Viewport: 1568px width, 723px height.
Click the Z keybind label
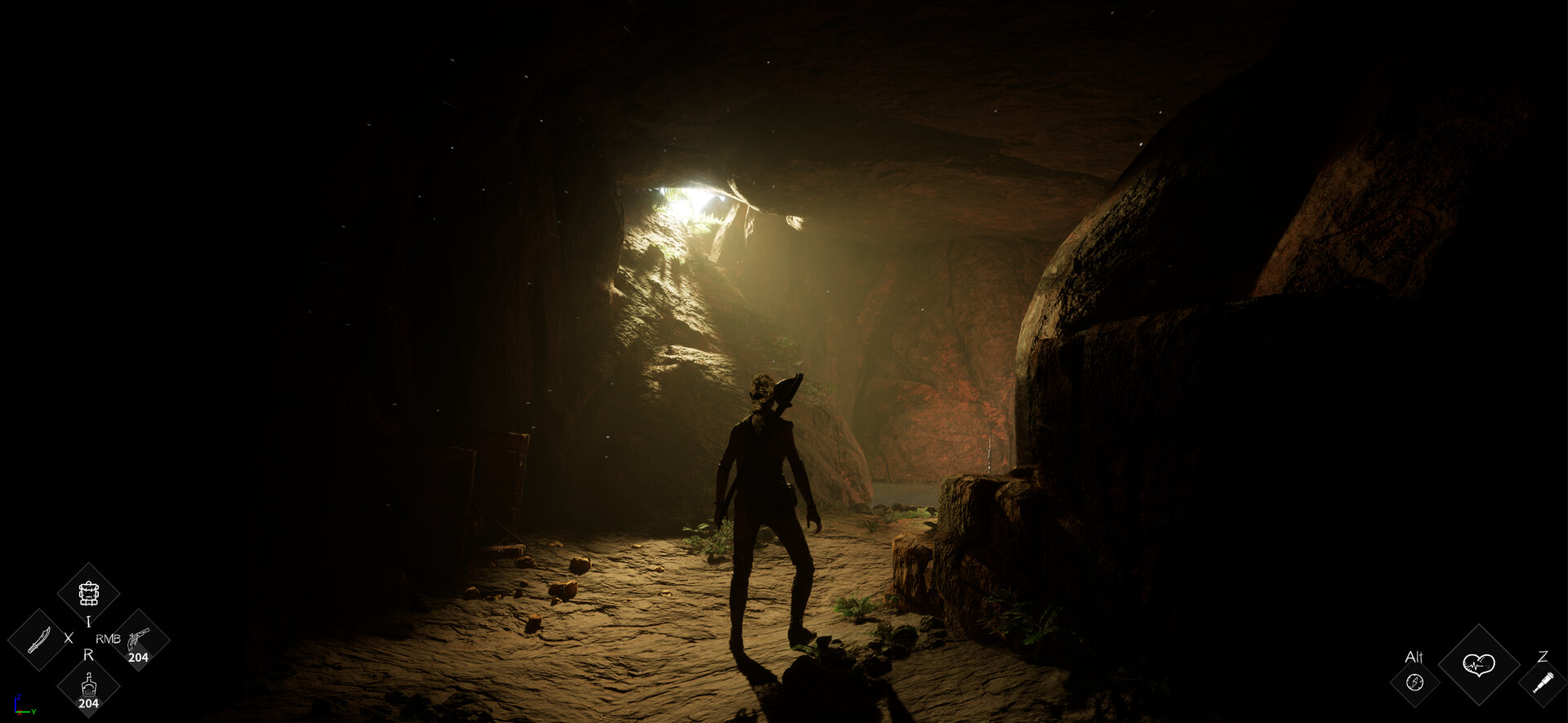point(1544,657)
